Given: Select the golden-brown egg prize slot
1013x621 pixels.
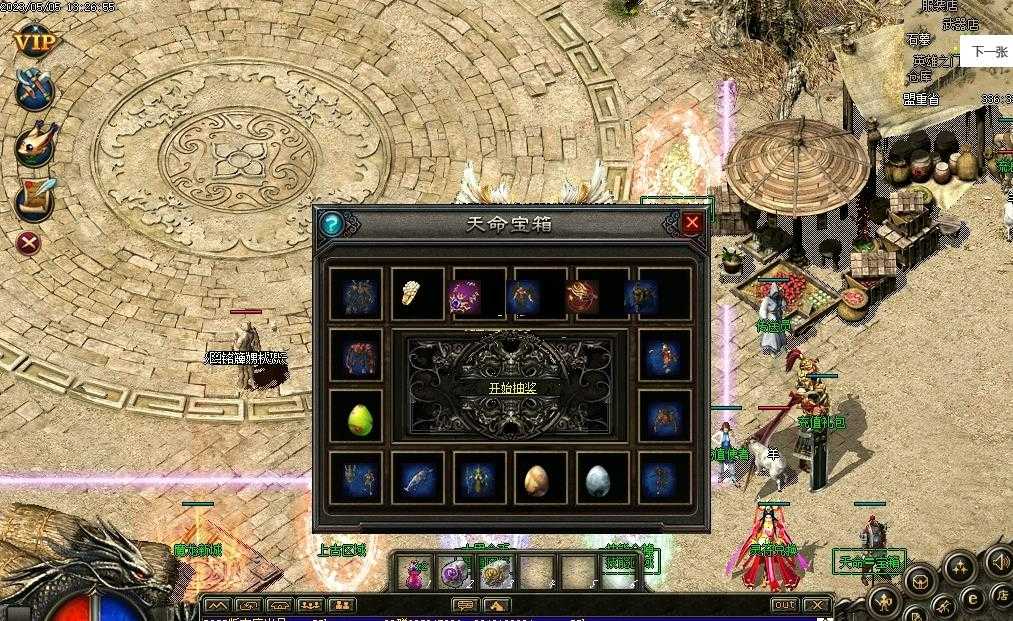Looking at the screenshot, I should tap(540, 480).
